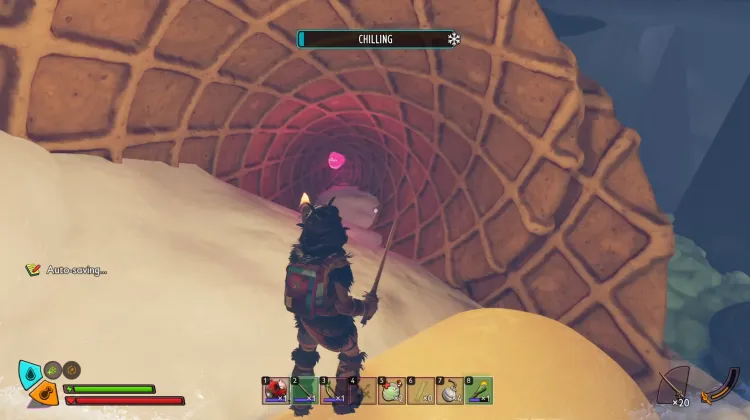Use the green bandage item in slot 5

(x=391, y=391)
